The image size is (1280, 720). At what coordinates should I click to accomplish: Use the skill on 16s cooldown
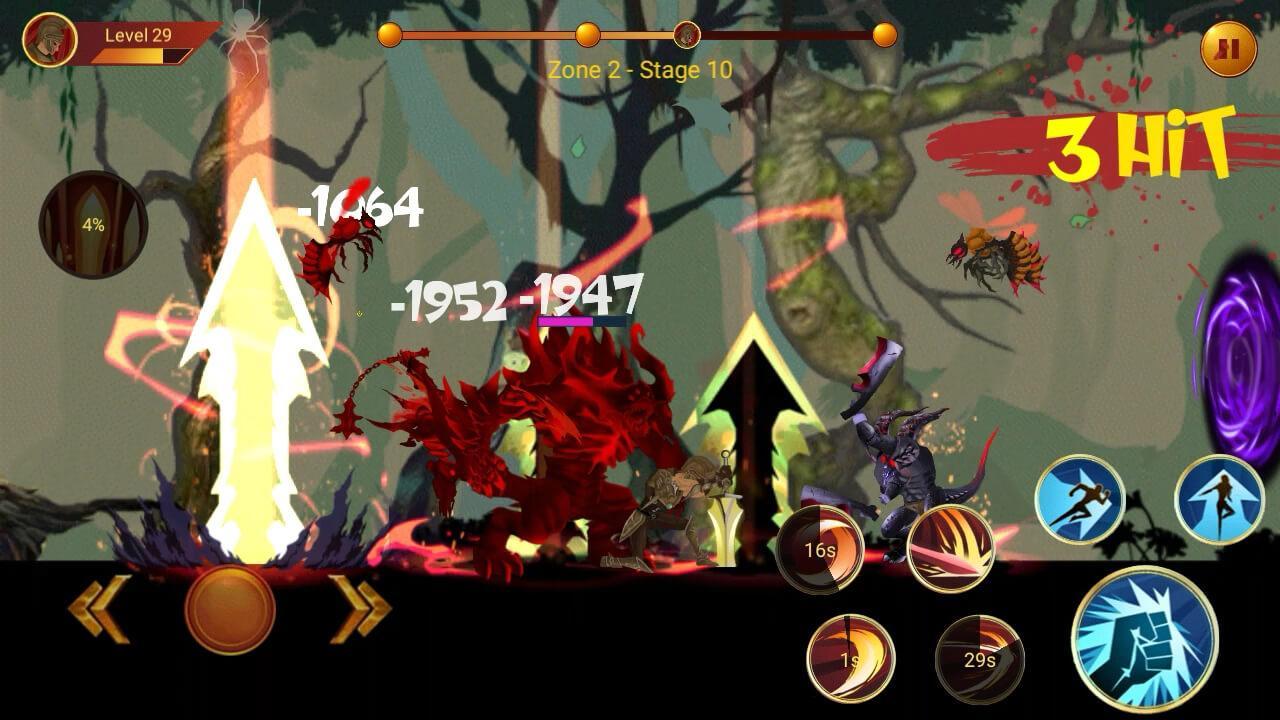tap(820, 549)
